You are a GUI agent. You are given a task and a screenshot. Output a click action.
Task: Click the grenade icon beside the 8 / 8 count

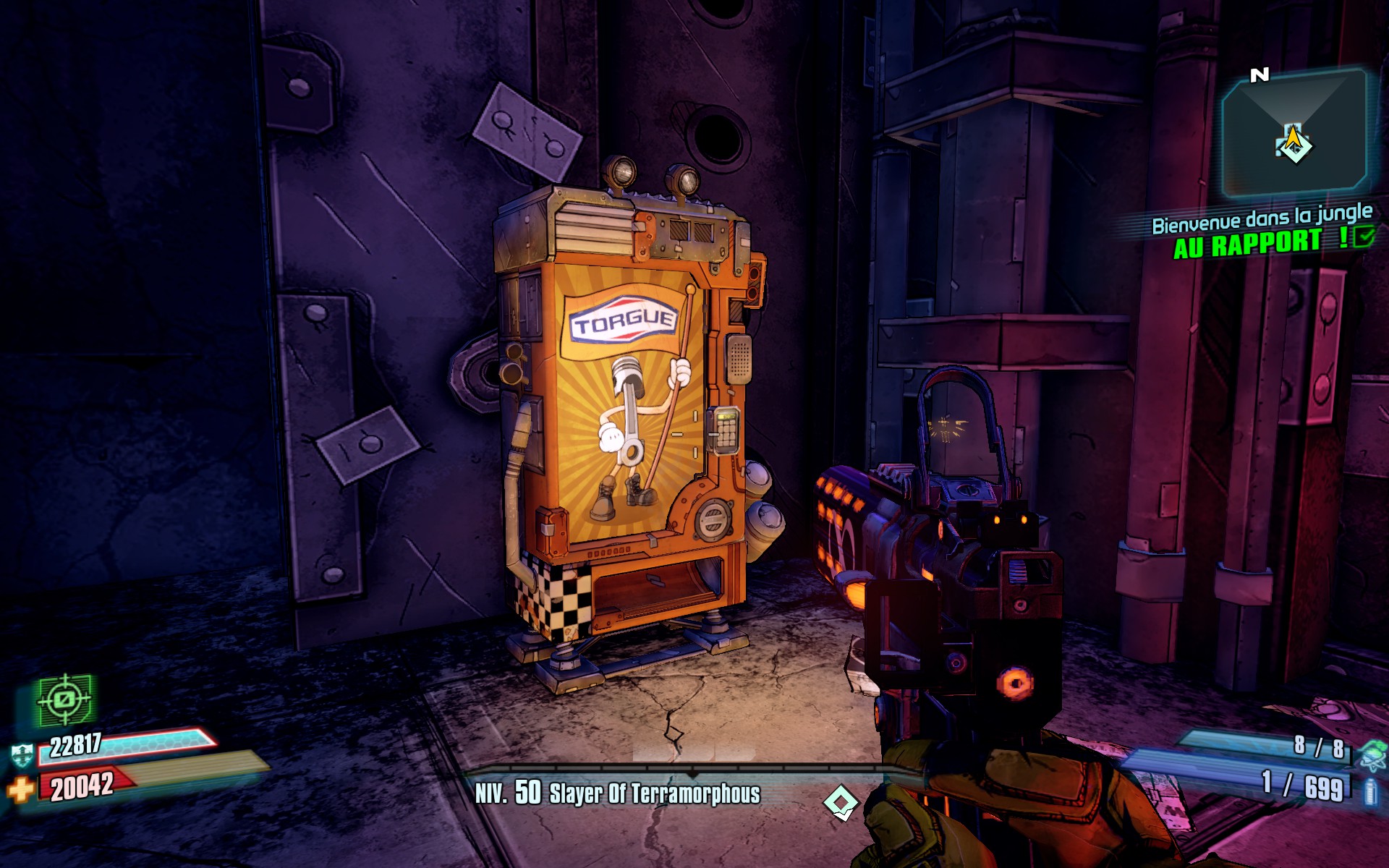[1371, 754]
